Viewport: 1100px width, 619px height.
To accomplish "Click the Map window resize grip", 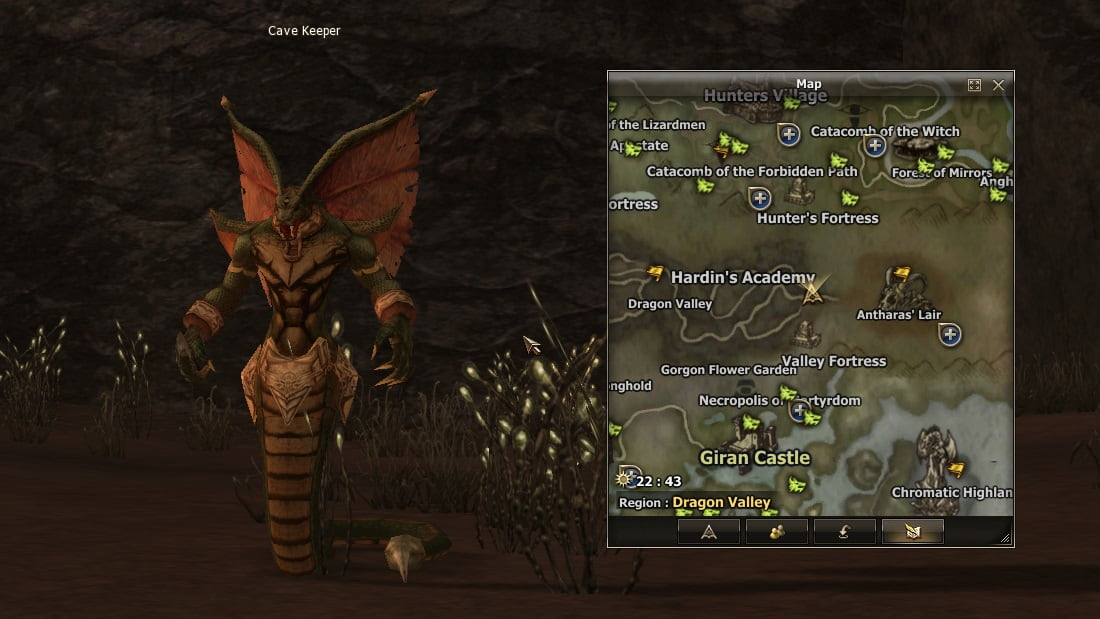I will click(1005, 538).
